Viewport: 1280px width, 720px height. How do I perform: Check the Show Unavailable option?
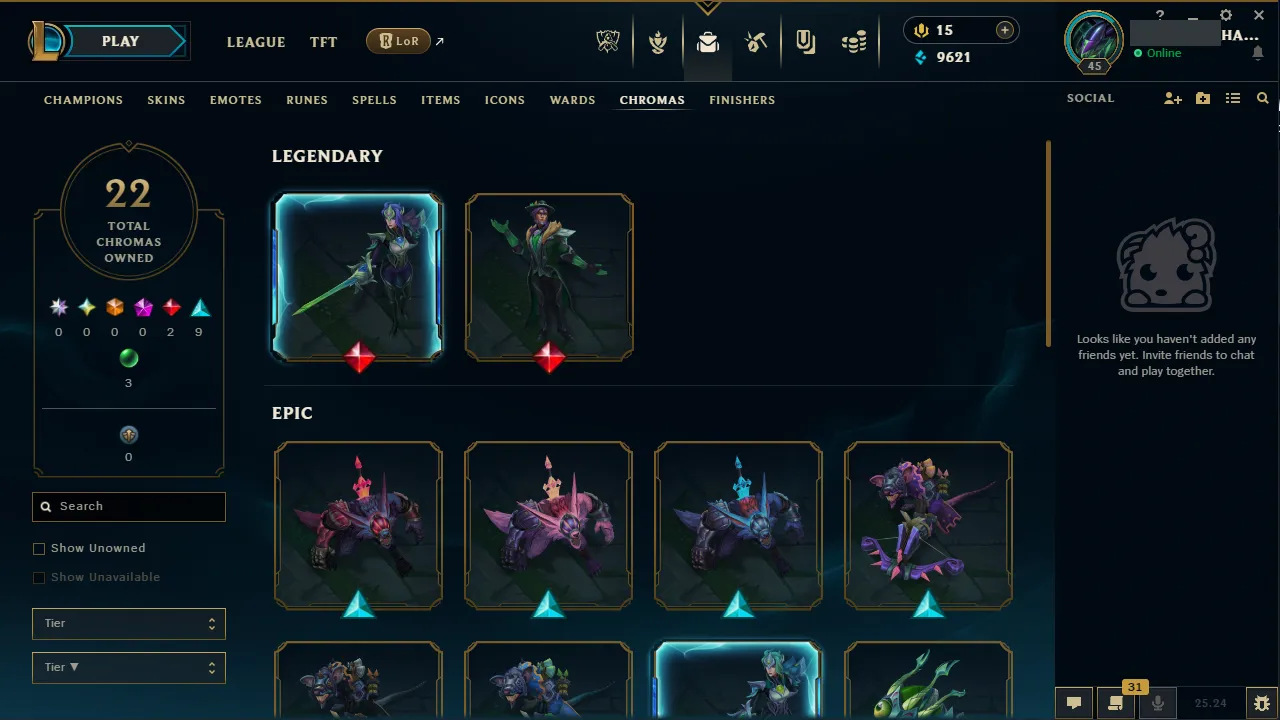(39, 577)
